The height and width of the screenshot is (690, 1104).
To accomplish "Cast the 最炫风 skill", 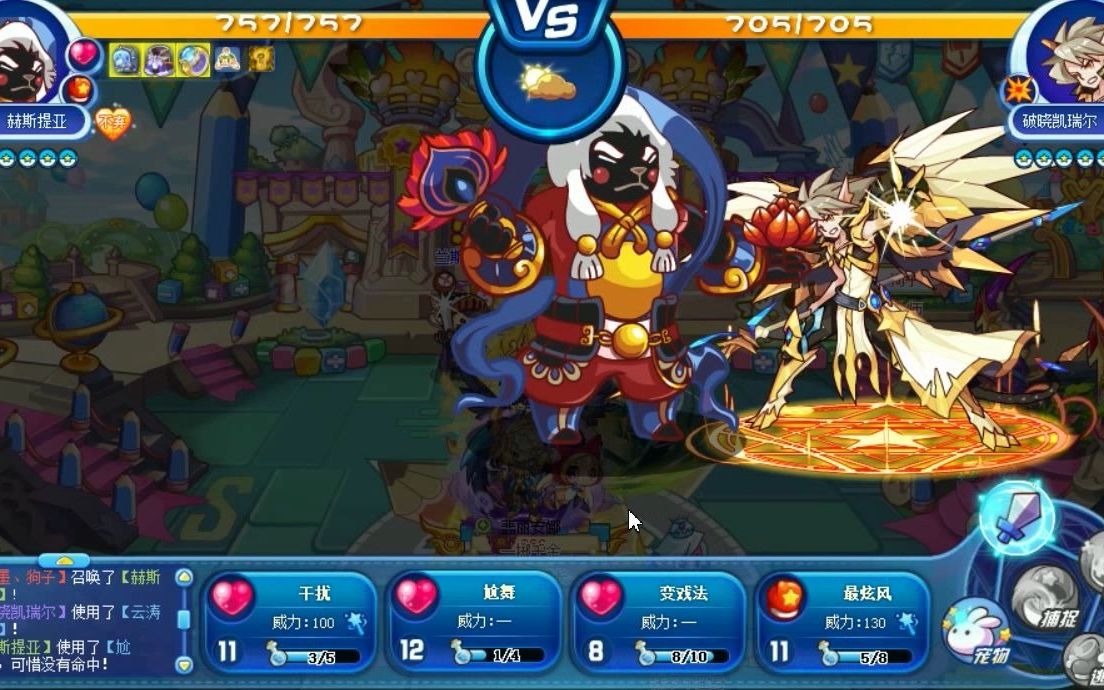I will point(843,621).
